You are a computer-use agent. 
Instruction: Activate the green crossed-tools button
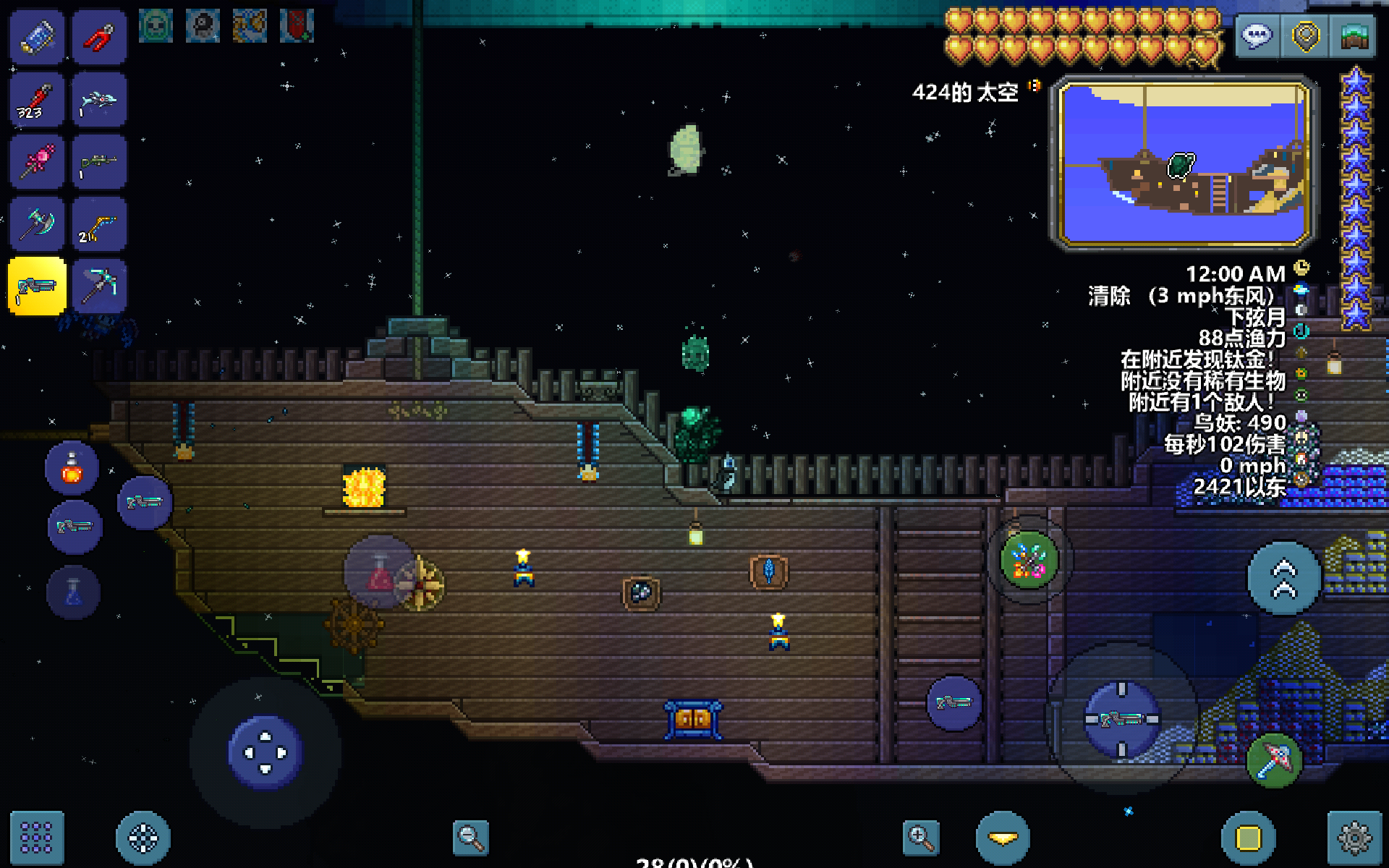point(1029,561)
